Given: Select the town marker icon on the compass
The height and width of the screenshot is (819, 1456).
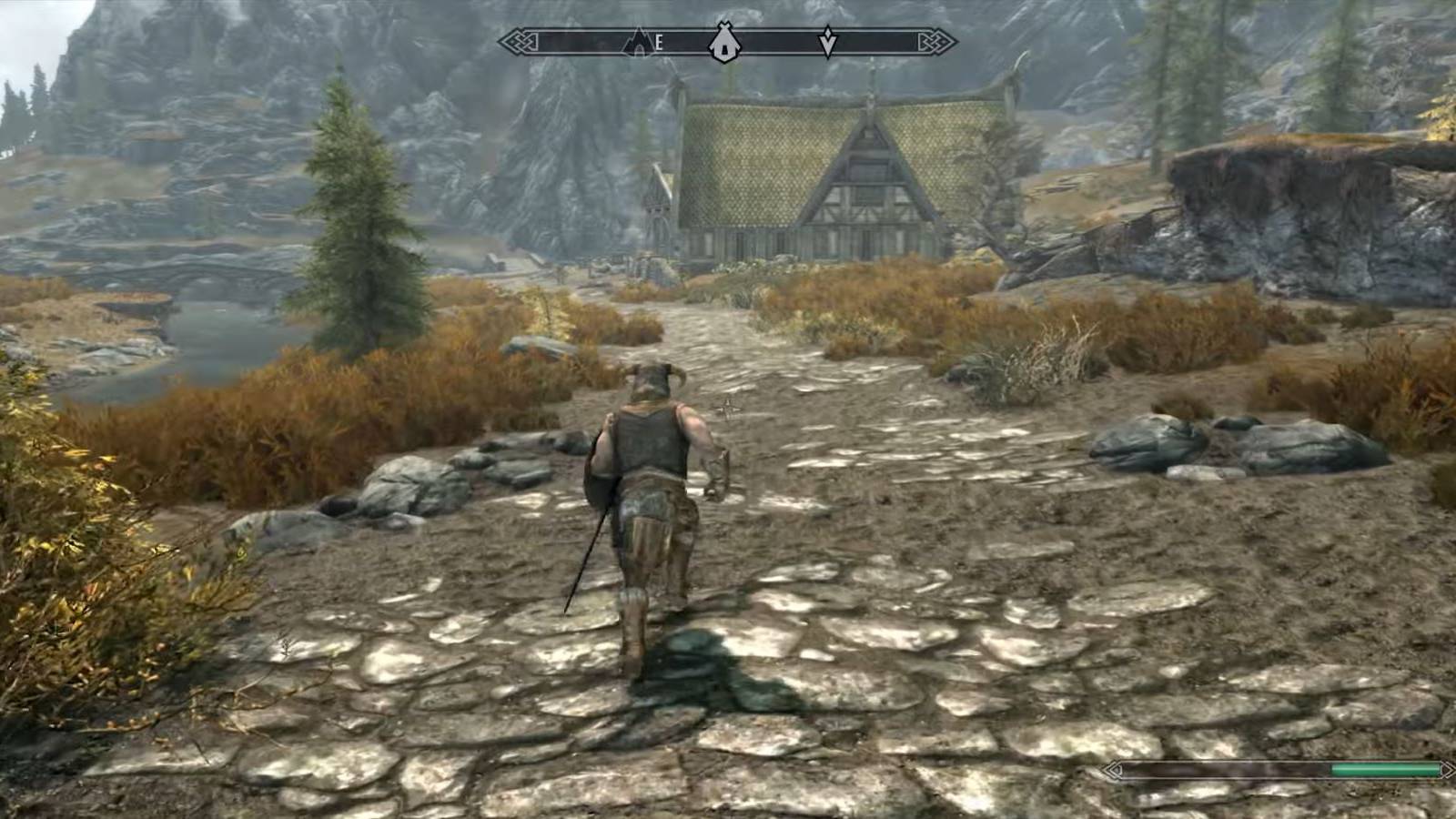Looking at the screenshot, I should tap(723, 41).
